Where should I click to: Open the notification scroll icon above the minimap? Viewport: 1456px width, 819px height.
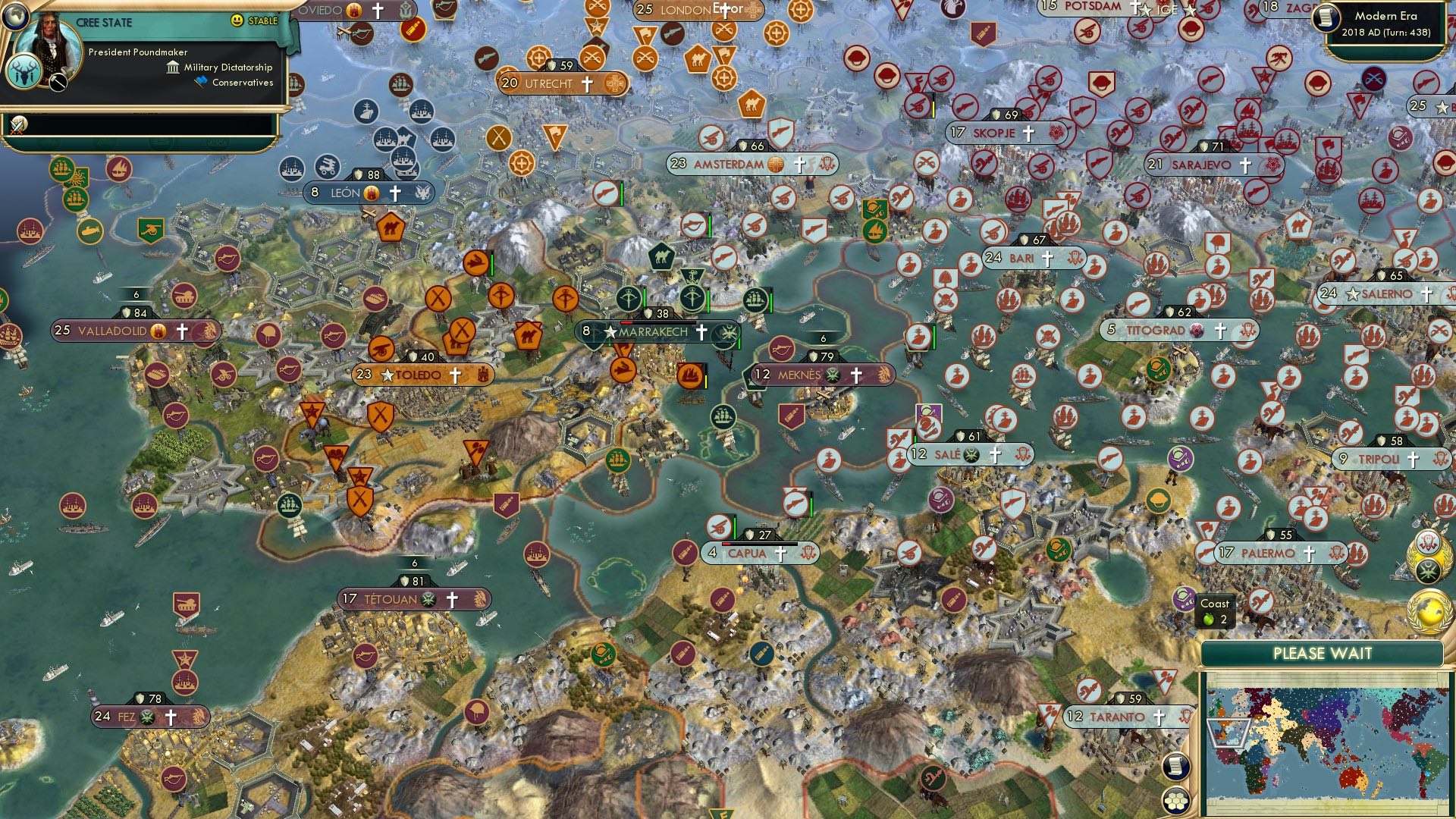tap(1175, 767)
